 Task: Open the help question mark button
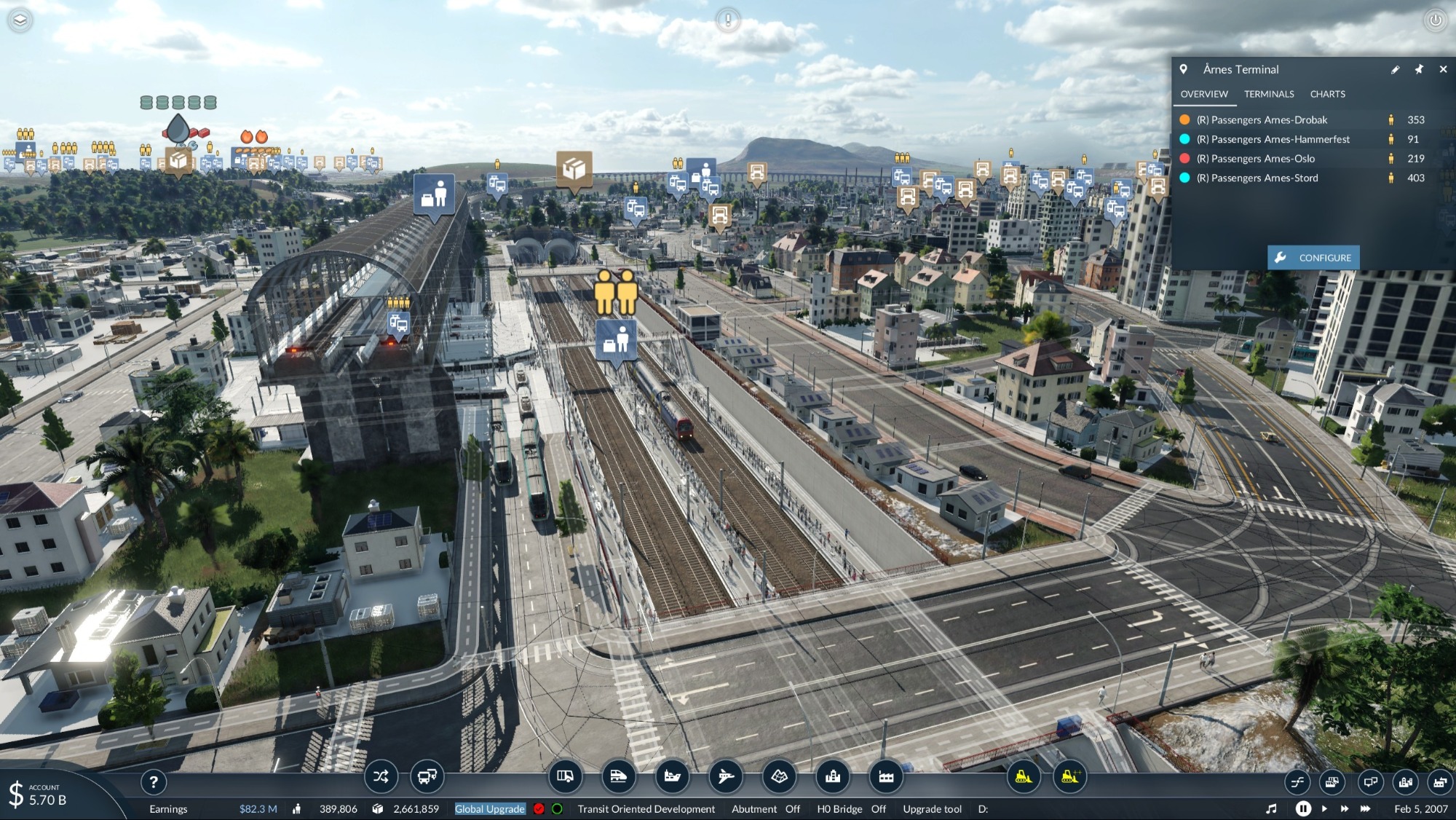pos(153,783)
